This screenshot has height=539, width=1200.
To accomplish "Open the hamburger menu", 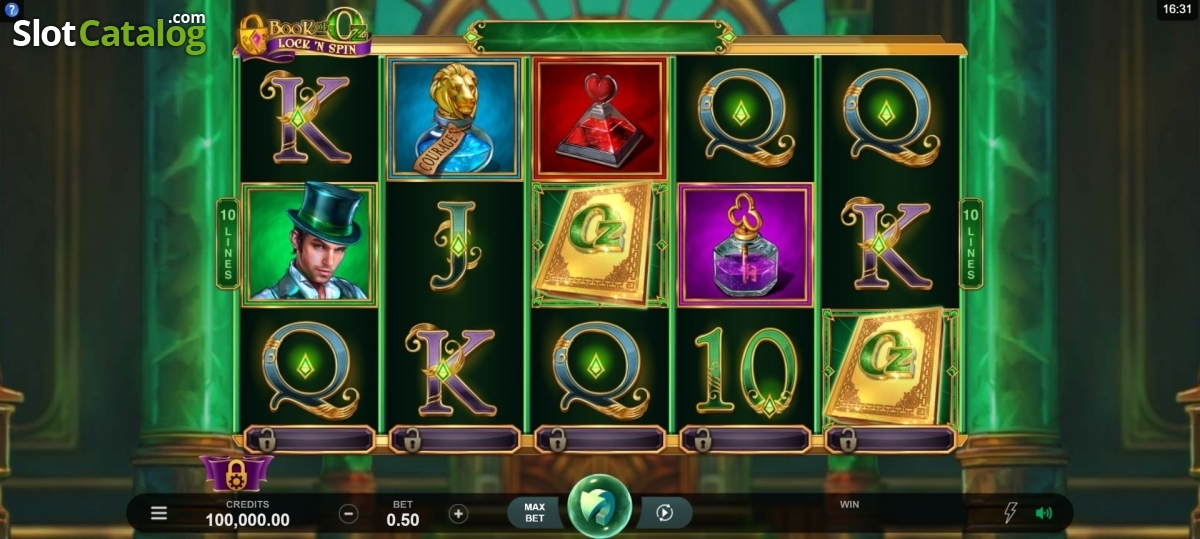I will coord(159,514).
